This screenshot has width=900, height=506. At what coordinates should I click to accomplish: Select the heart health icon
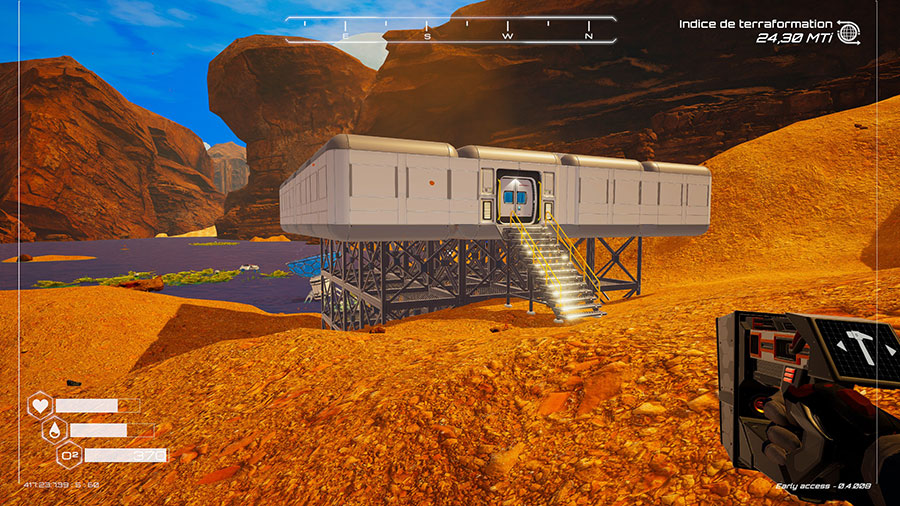(x=41, y=406)
